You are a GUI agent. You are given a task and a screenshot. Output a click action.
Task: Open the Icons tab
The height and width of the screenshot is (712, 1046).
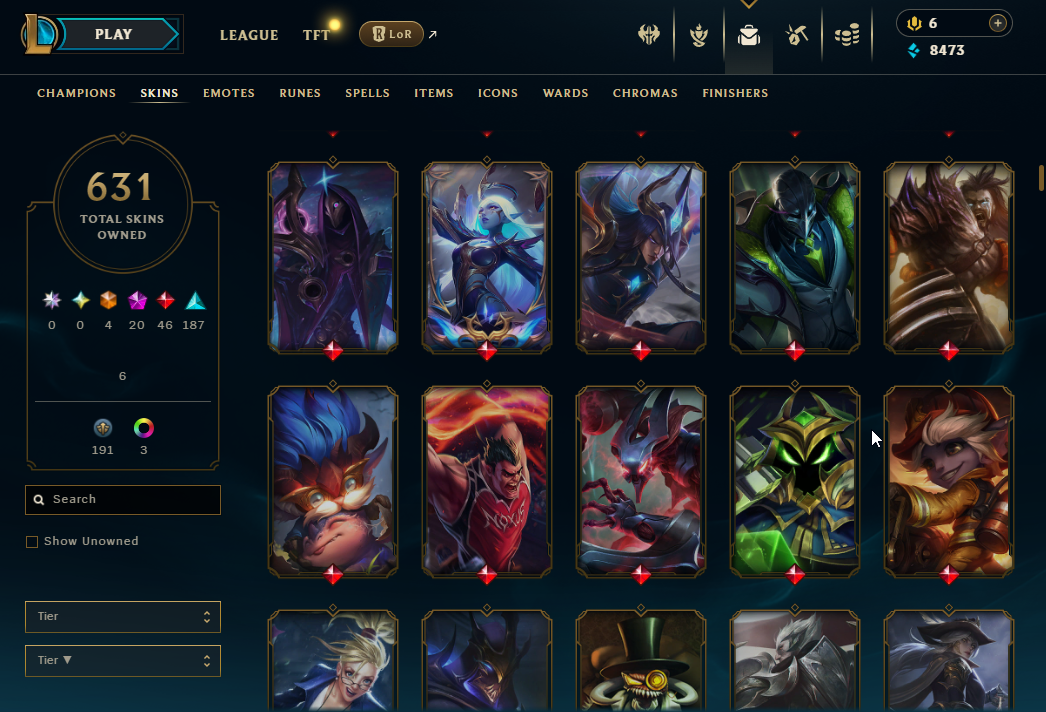[498, 93]
